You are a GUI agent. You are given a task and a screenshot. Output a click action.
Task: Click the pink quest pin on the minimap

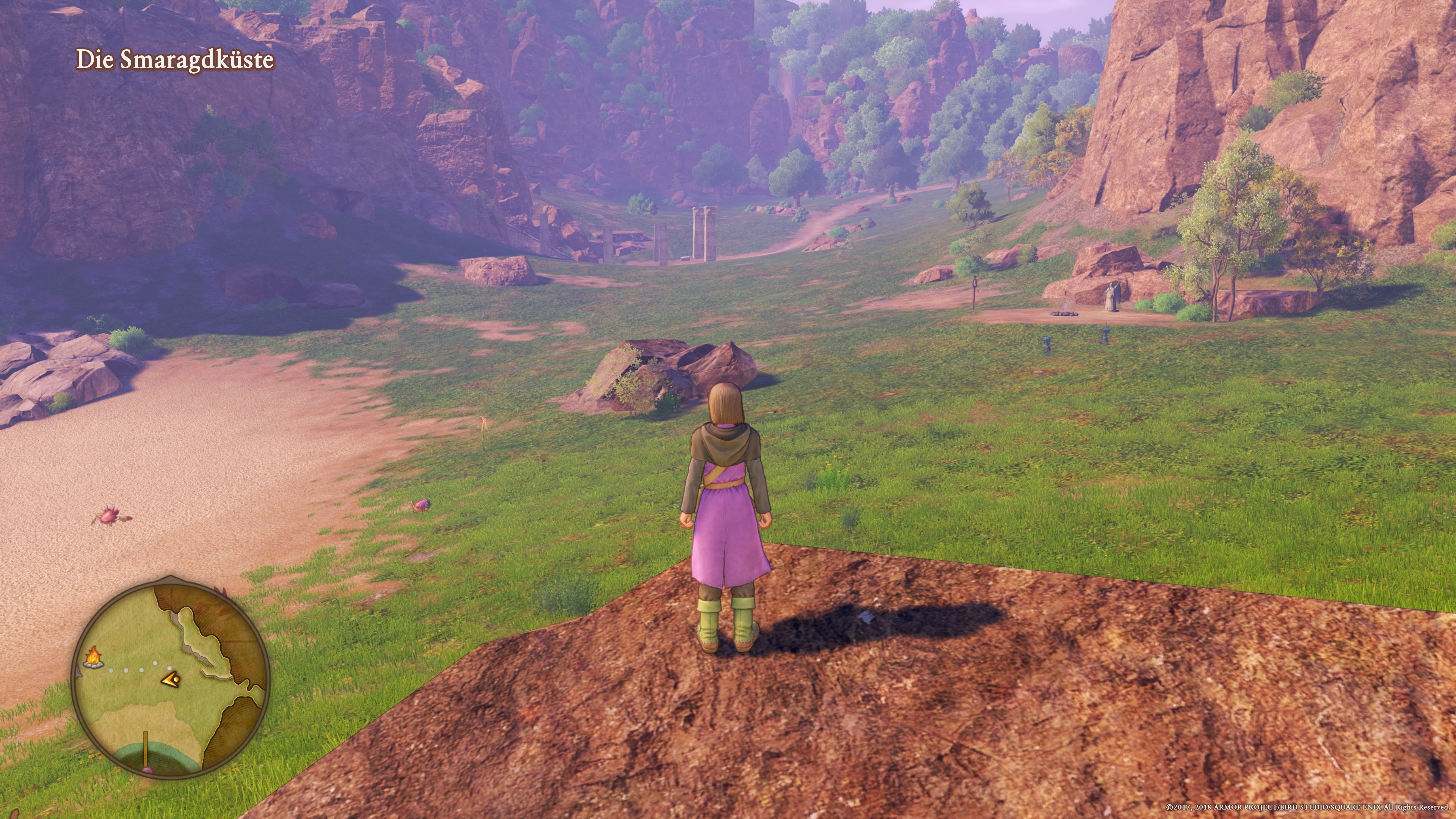(x=148, y=770)
